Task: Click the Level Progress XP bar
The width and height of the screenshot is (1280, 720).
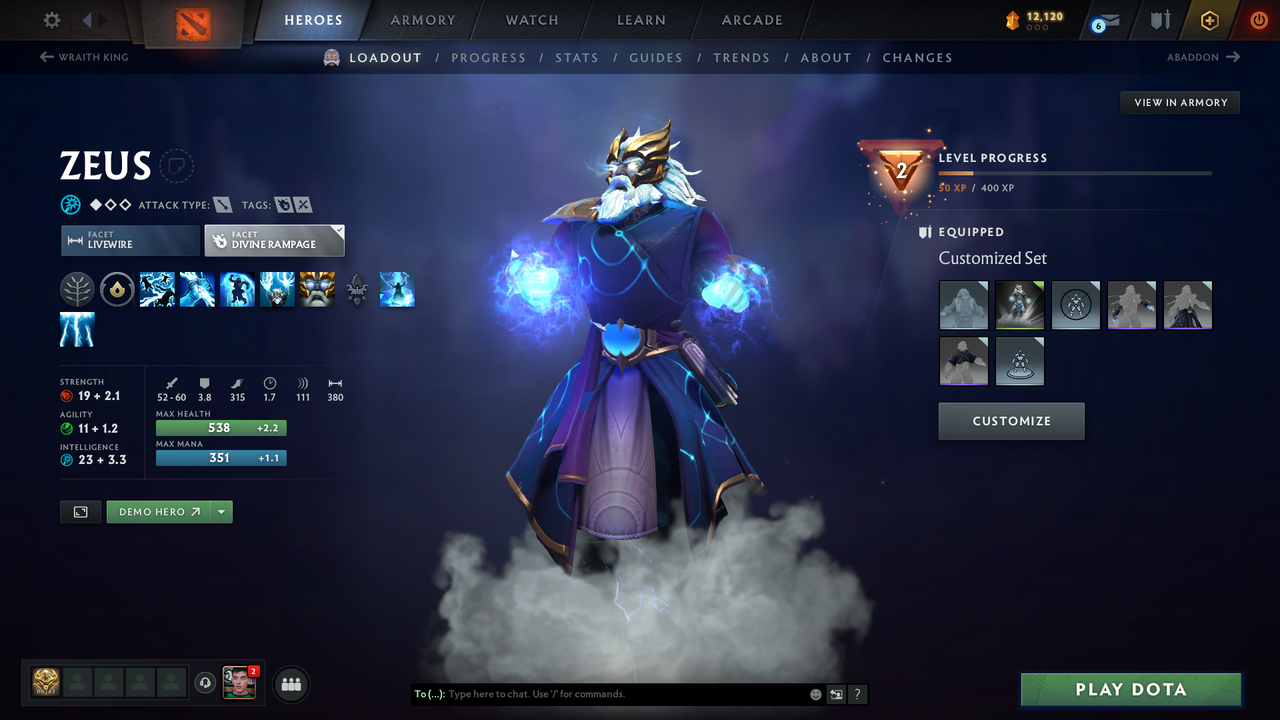Action: [x=1076, y=171]
